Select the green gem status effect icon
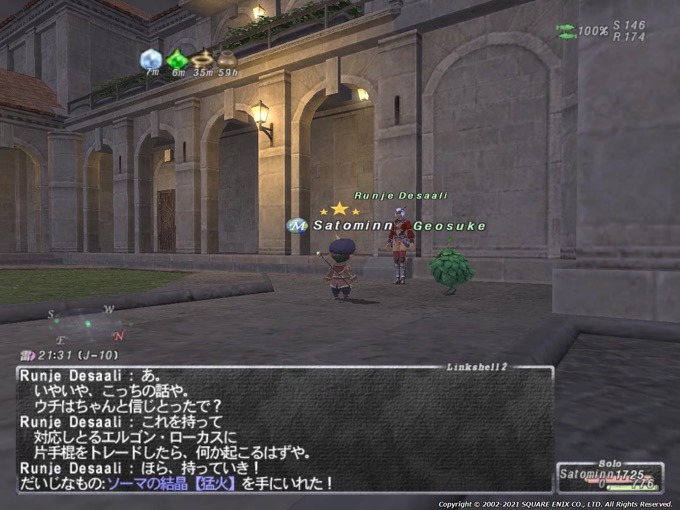Viewport: 680px width, 510px height. (177, 58)
